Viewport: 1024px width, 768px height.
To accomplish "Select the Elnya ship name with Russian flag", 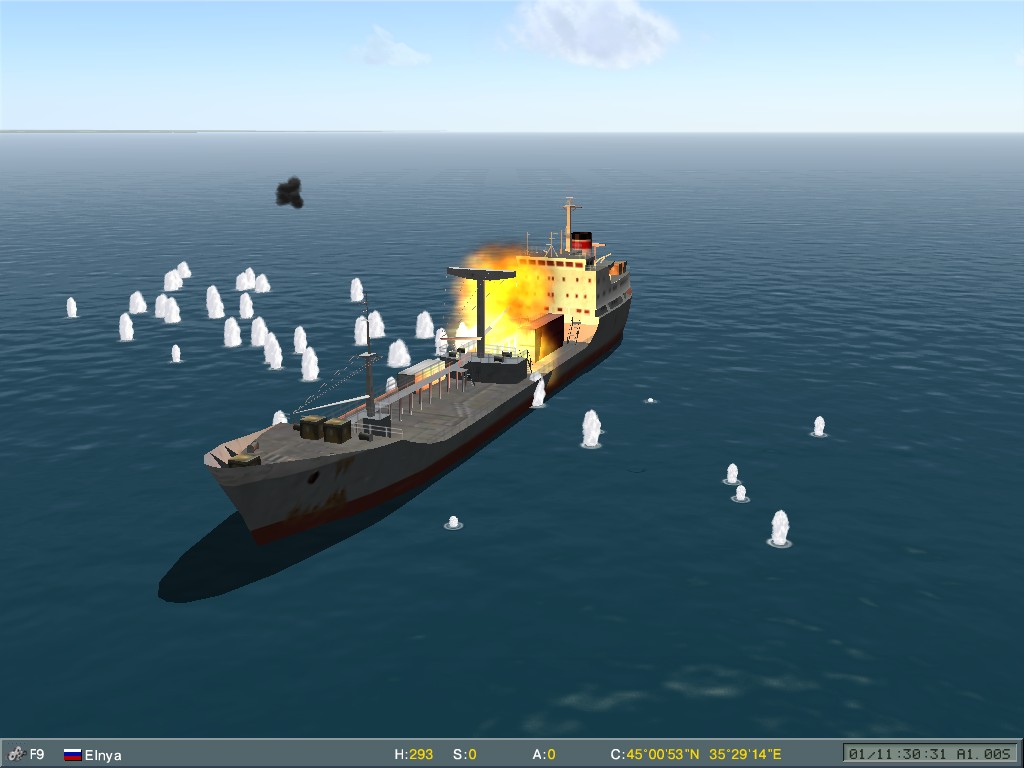I will pos(102,755).
